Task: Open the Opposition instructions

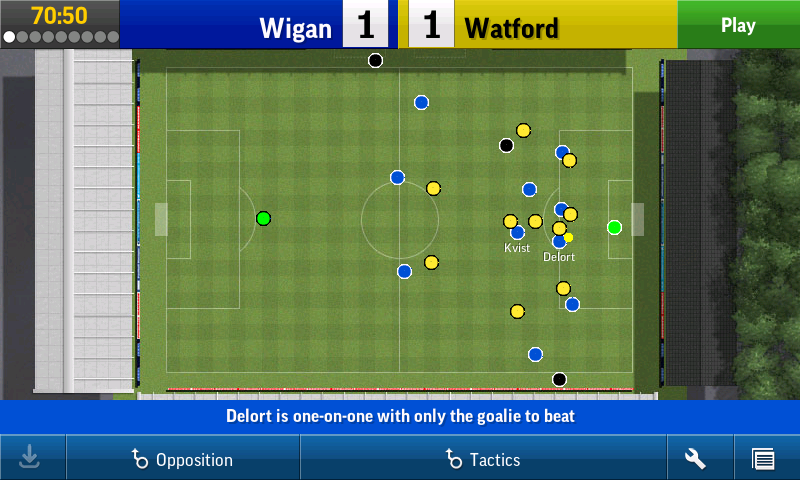Action: [183, 459]
